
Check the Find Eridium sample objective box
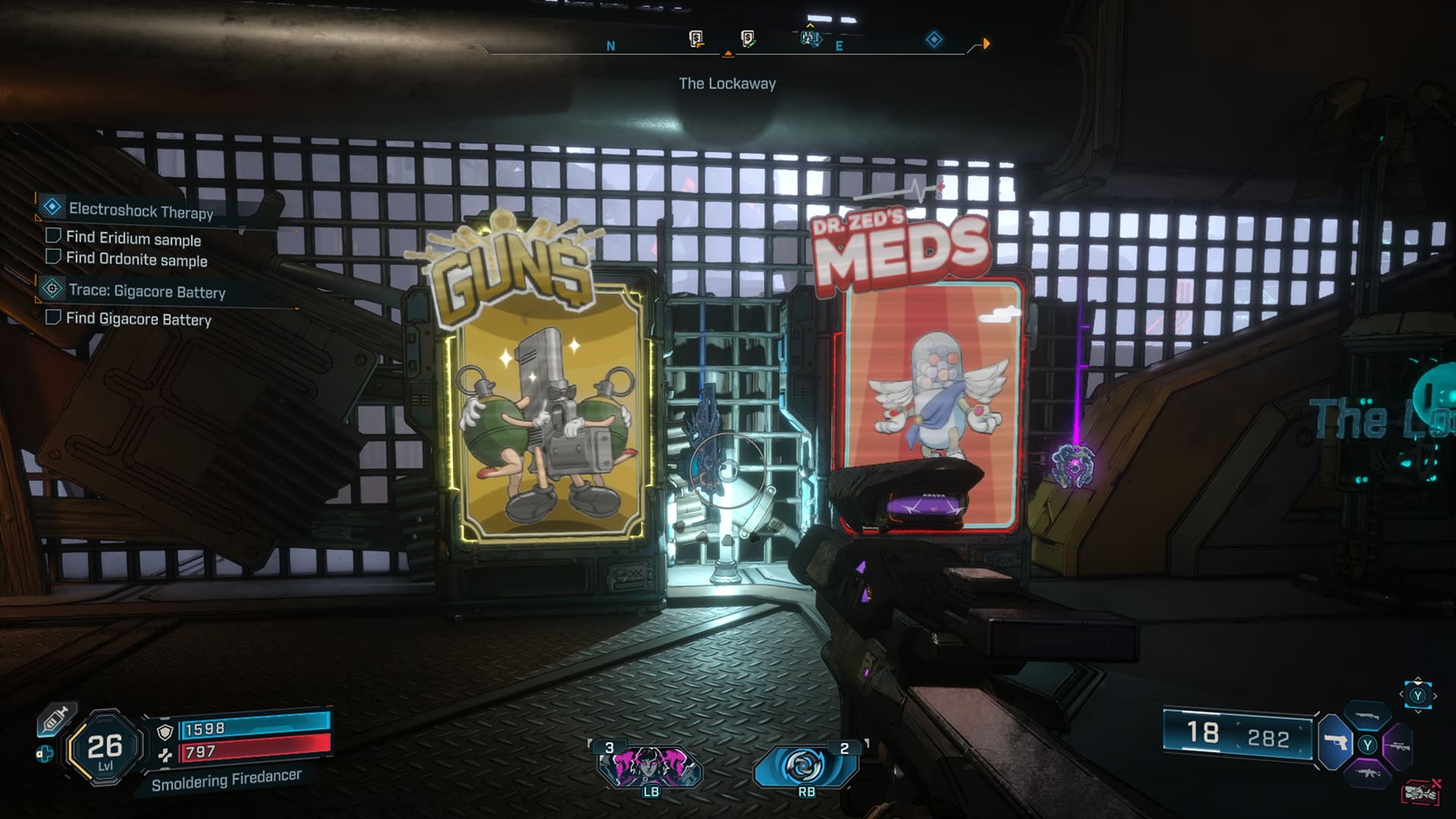tap(52, 237)
